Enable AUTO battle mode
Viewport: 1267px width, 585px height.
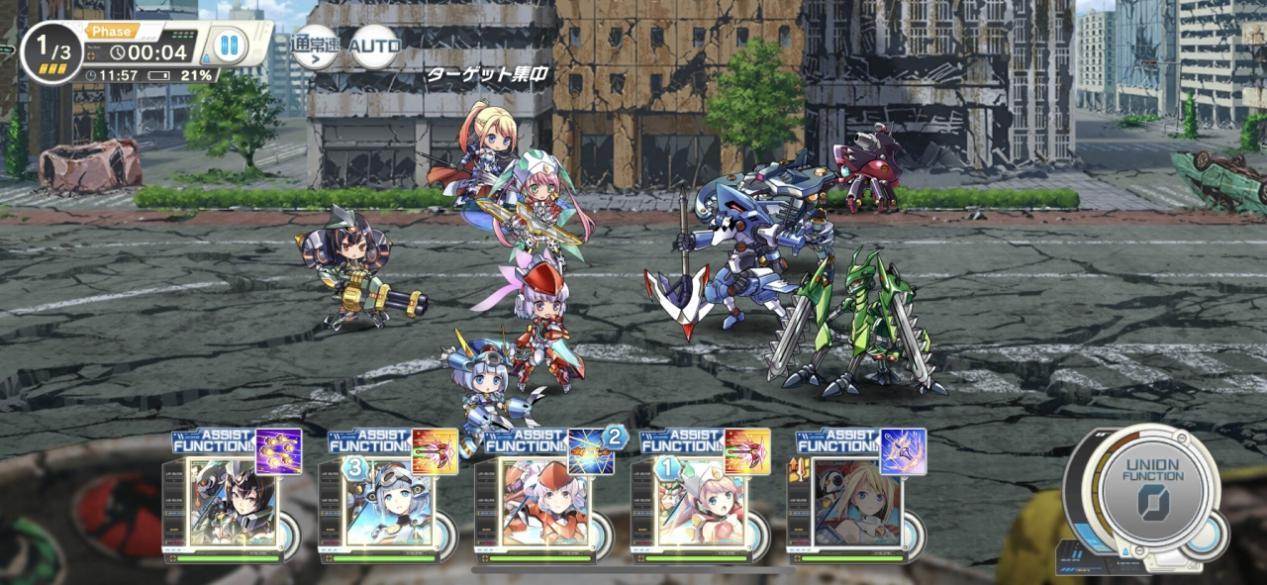point(376,46)
